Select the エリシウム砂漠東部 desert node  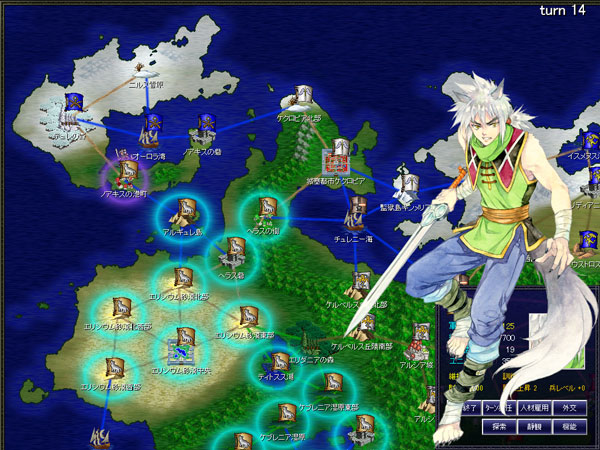click(245, 317)
